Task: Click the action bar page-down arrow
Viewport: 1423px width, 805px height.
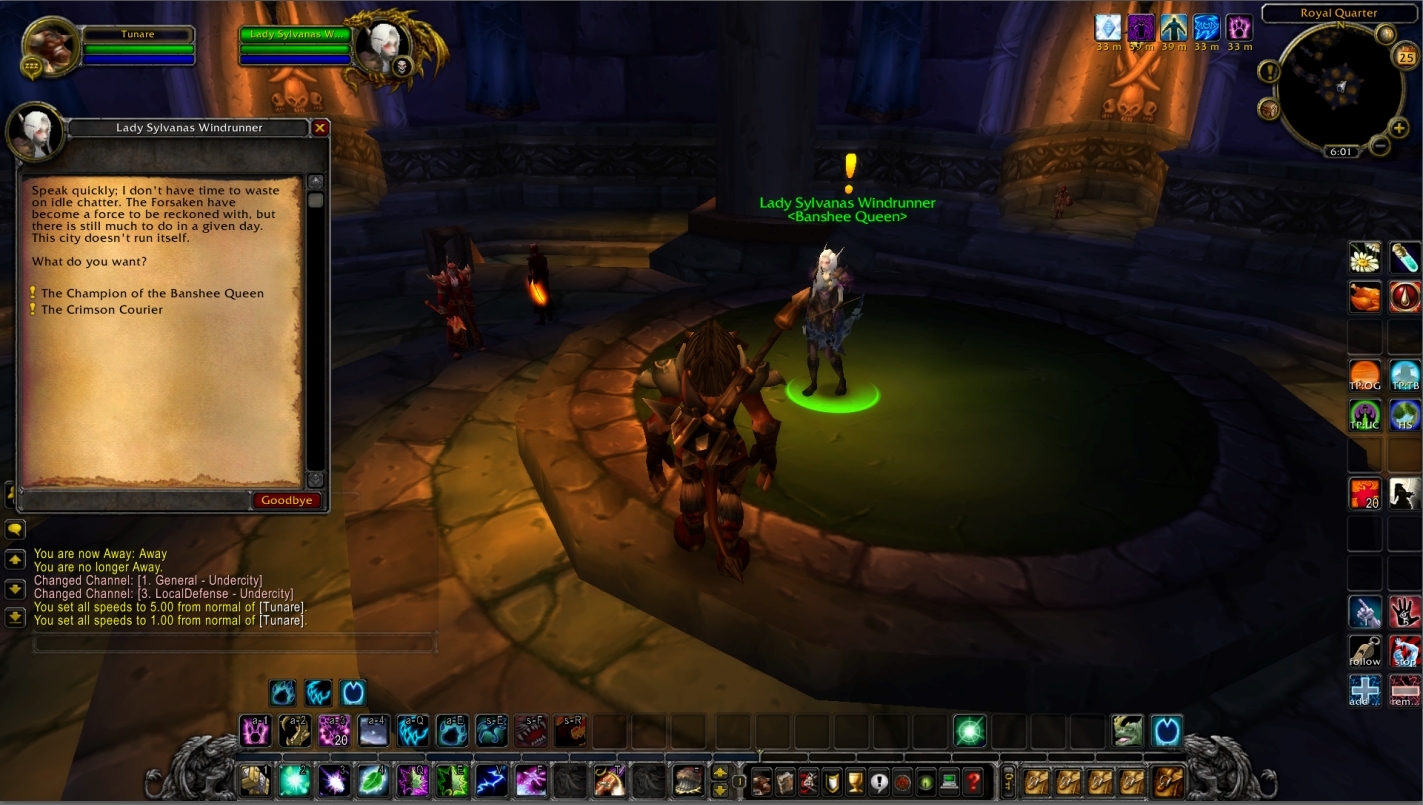Action: point(719,789)
